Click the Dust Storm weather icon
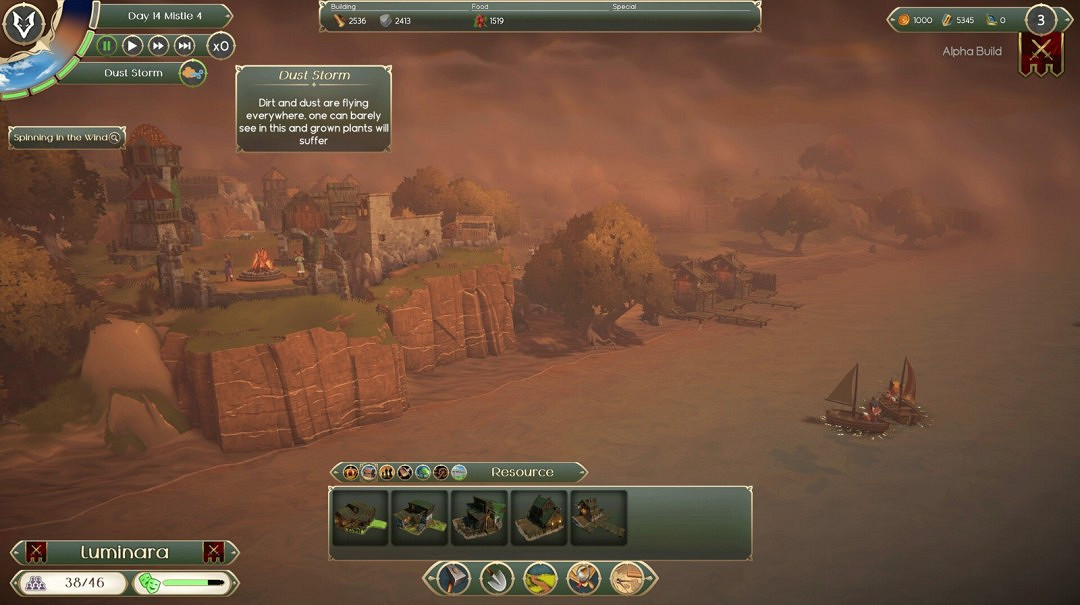This screenshot has height=605, width=1080. [x=192, y=73]
